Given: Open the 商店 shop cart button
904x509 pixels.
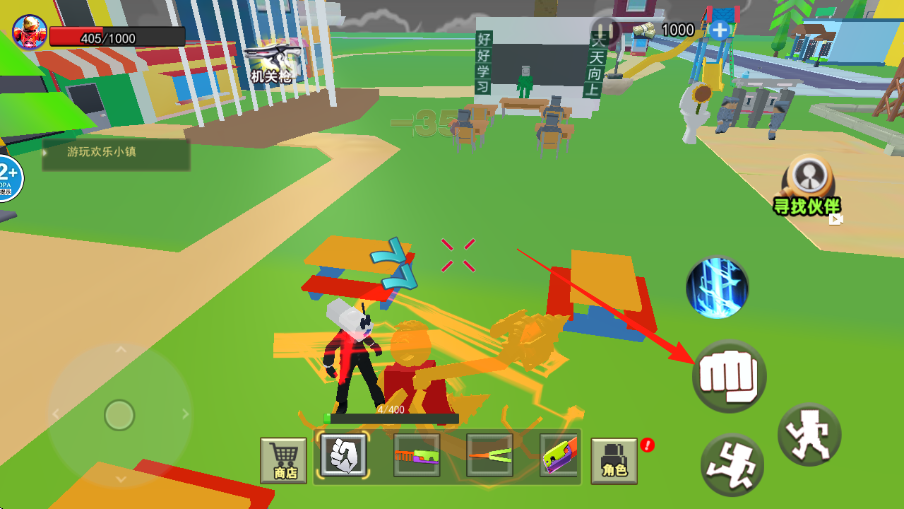Looking at the screenshot, I should [283, 460].
